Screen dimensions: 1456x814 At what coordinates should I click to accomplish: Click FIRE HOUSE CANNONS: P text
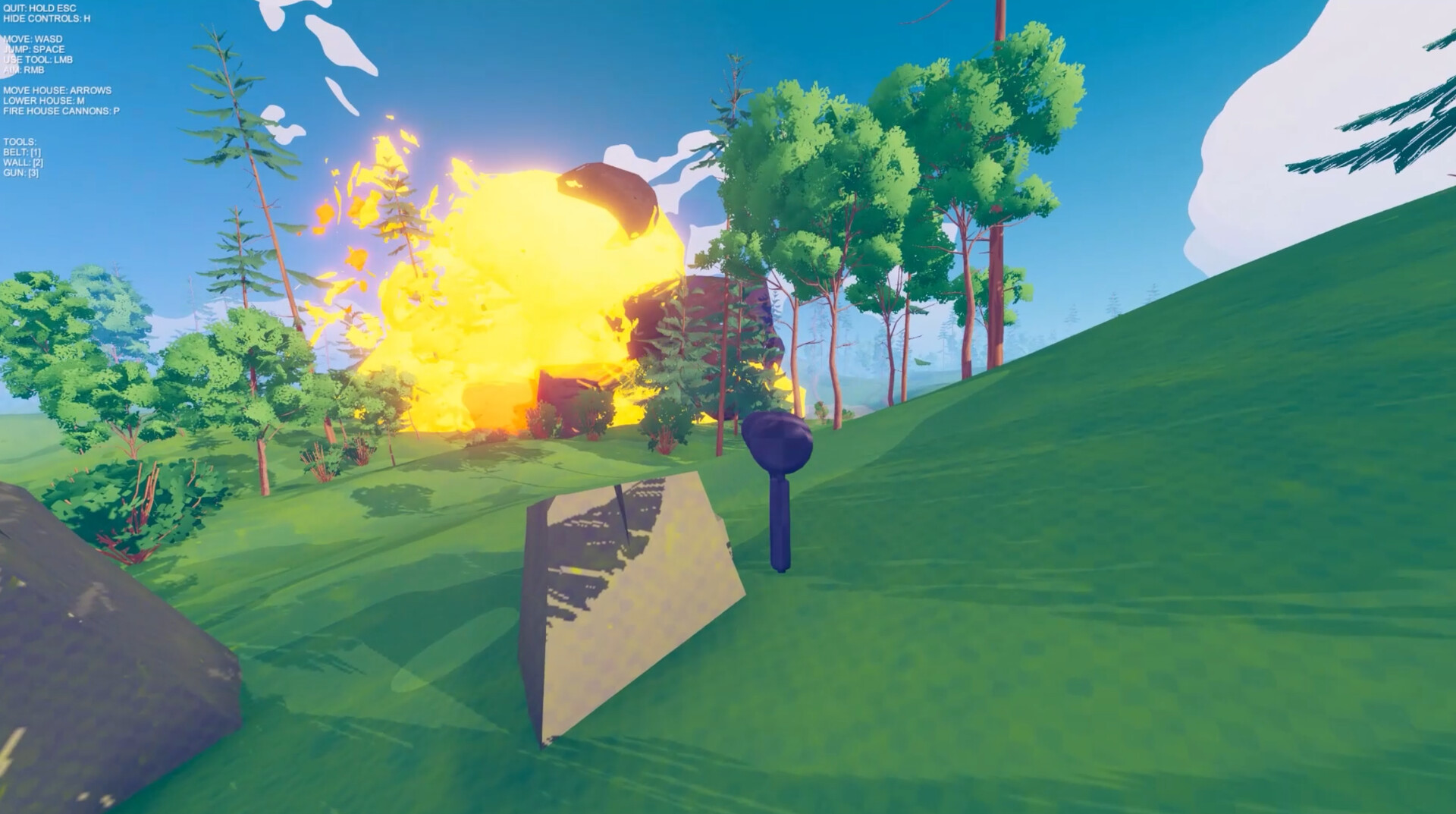tap(62, 109)
